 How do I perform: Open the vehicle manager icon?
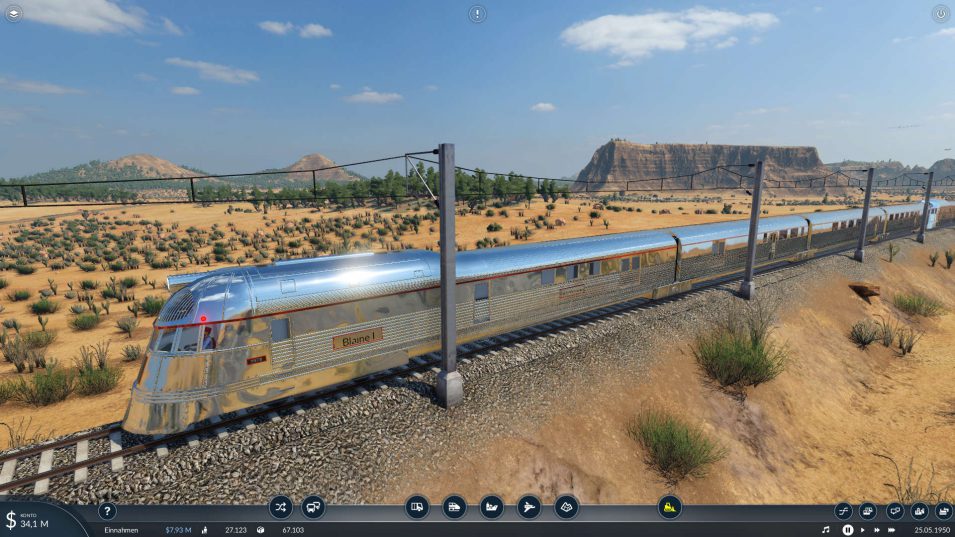coord(313,507)
